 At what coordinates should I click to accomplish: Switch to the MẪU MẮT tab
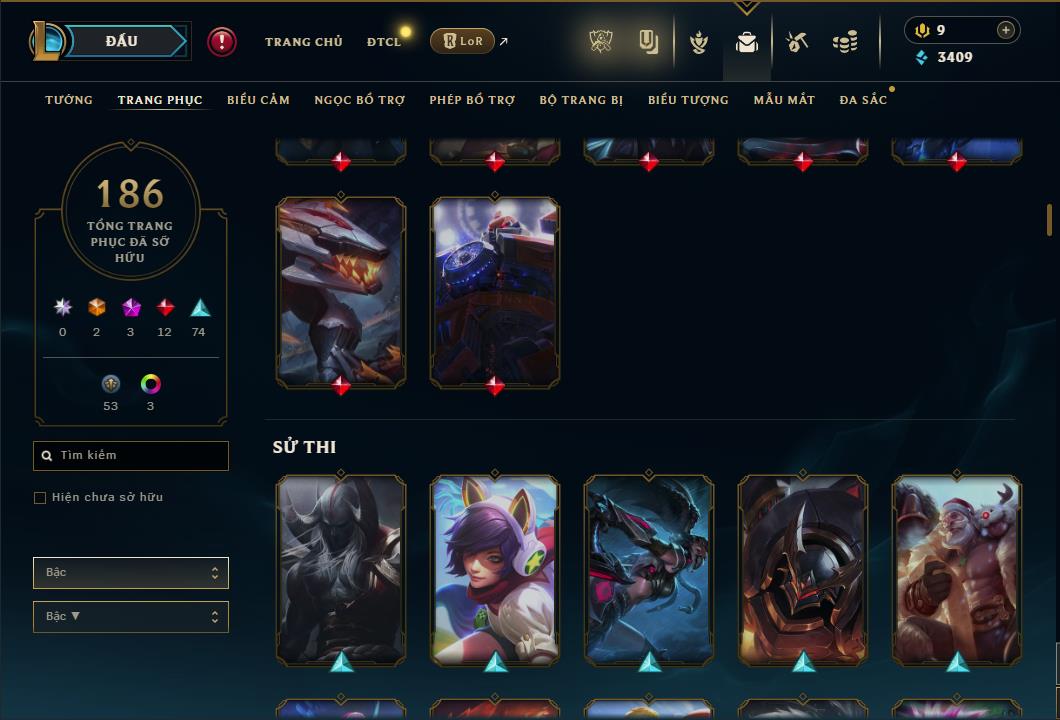[x=784, y=100]
